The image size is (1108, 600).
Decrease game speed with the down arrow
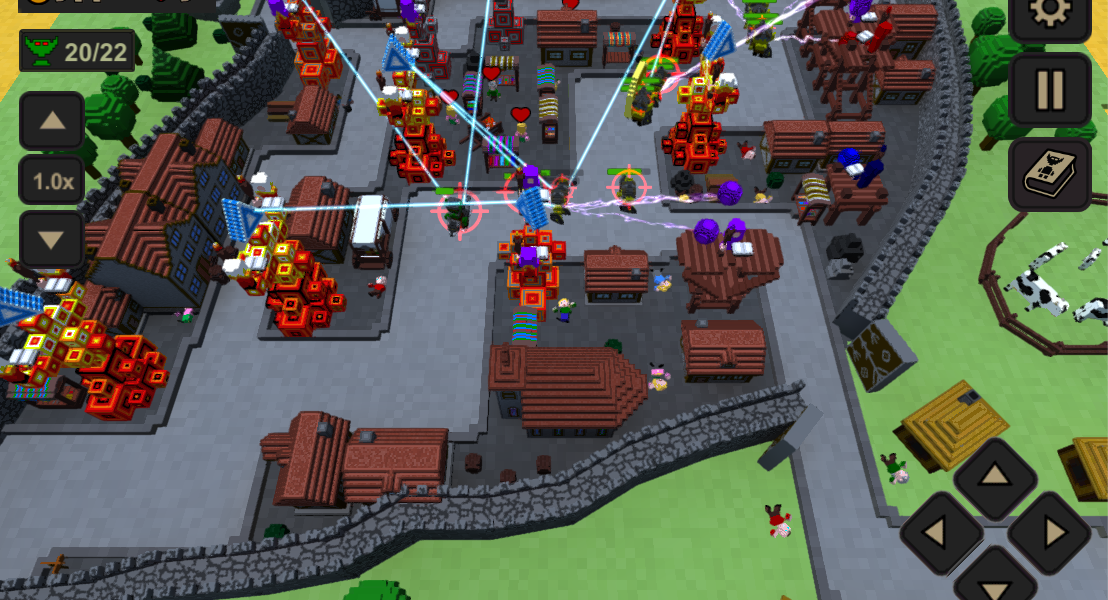click(51, 239)
